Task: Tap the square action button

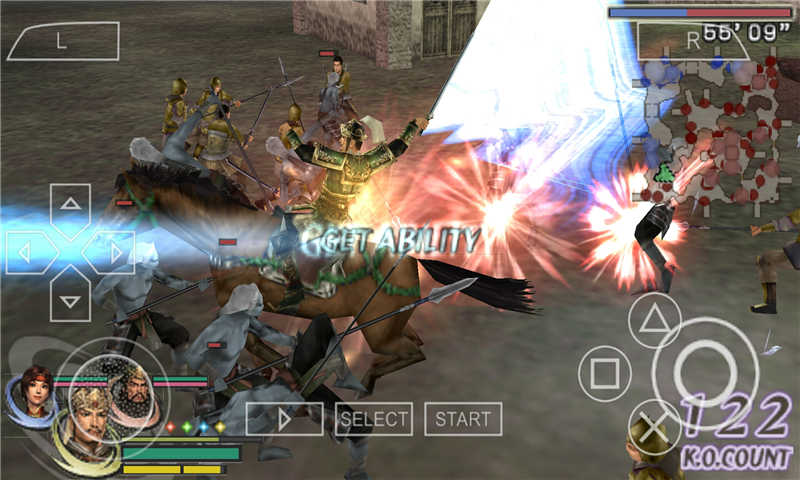Action: pos(604,373)
